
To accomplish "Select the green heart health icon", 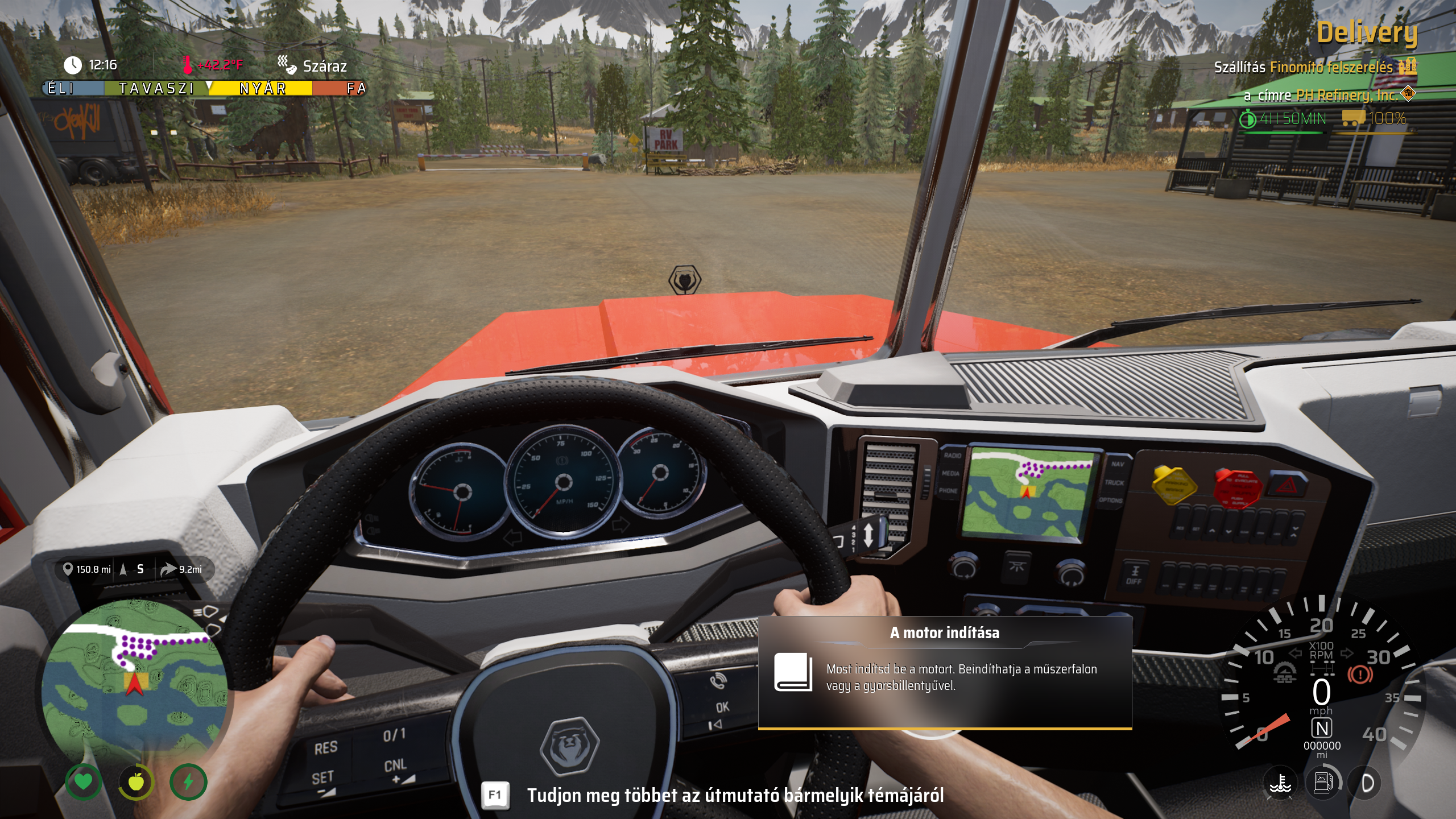I will coord(84,782).
